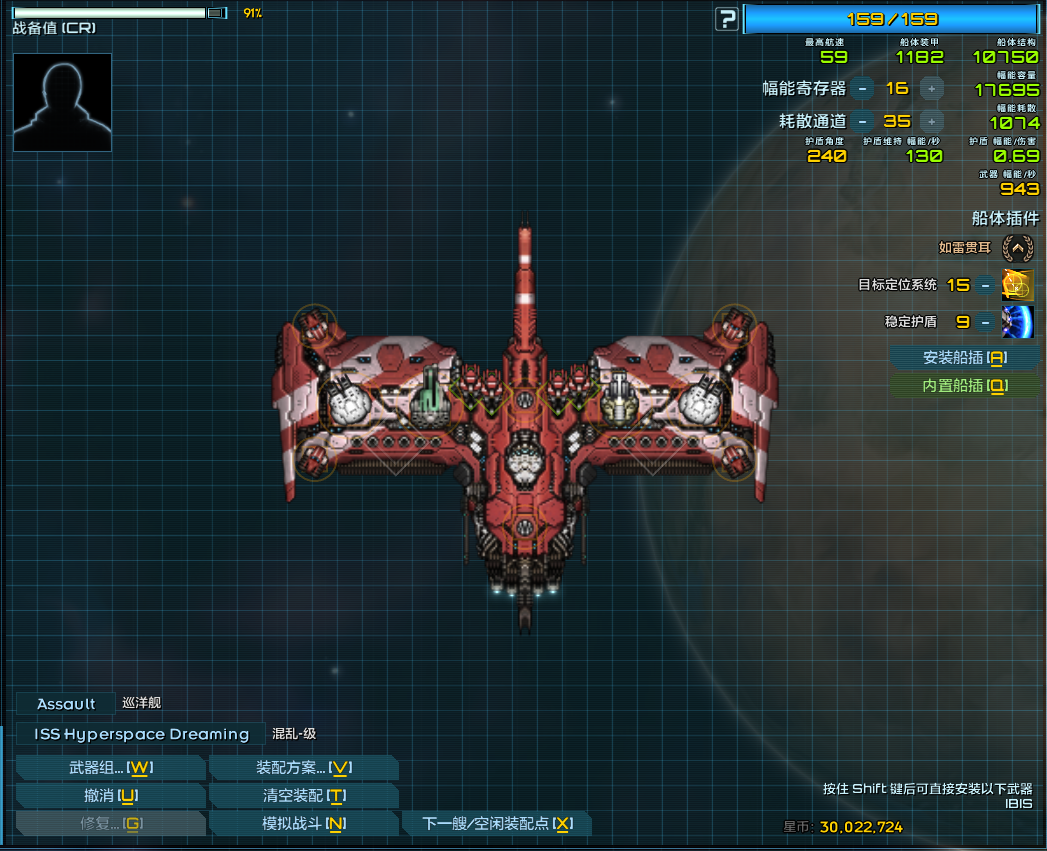Image resolution: width=1047 pixels, height=851 pixels.
Task: Increase 幅能寄存器 capacitors with plus button
Action: (931, 88)
